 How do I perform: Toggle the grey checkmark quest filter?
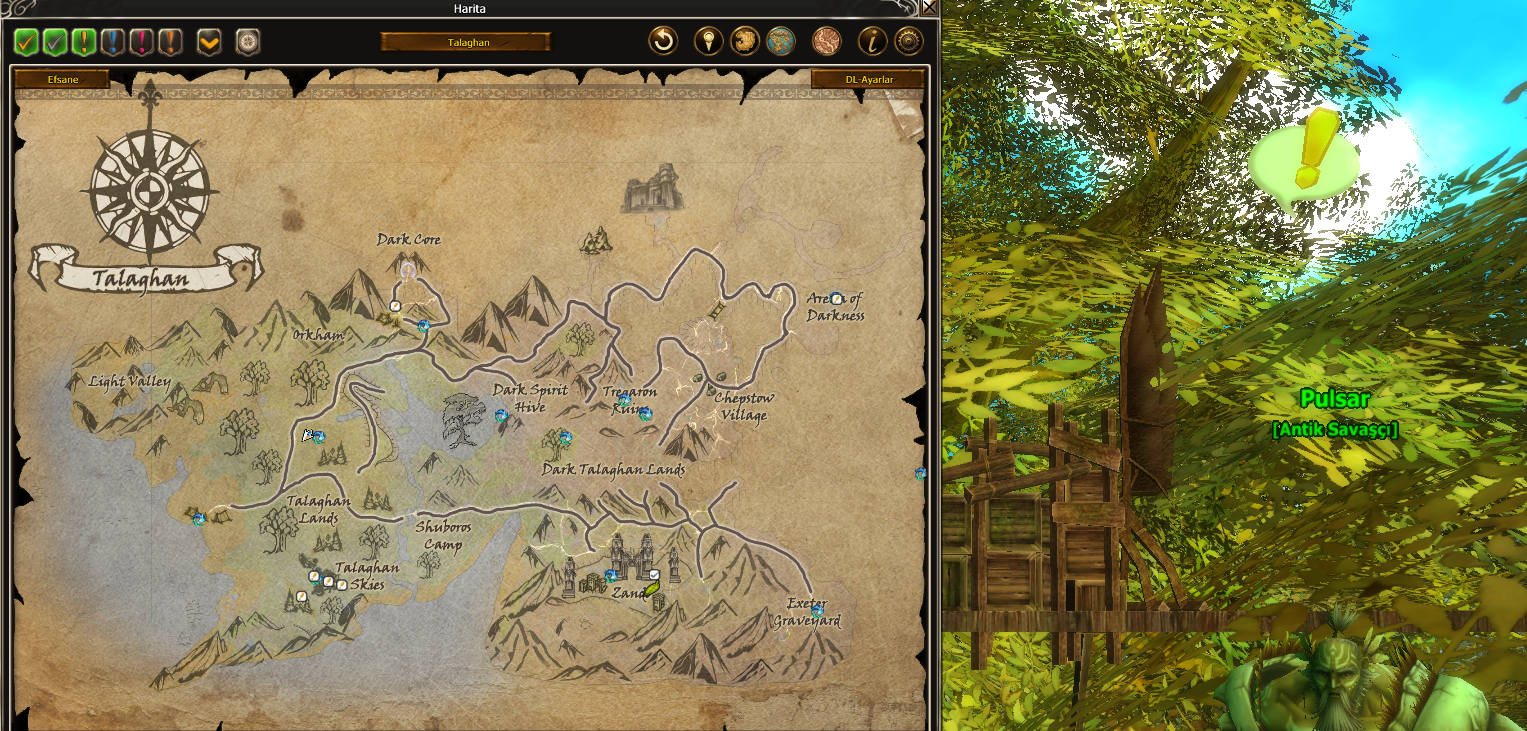tap(55, 42)
